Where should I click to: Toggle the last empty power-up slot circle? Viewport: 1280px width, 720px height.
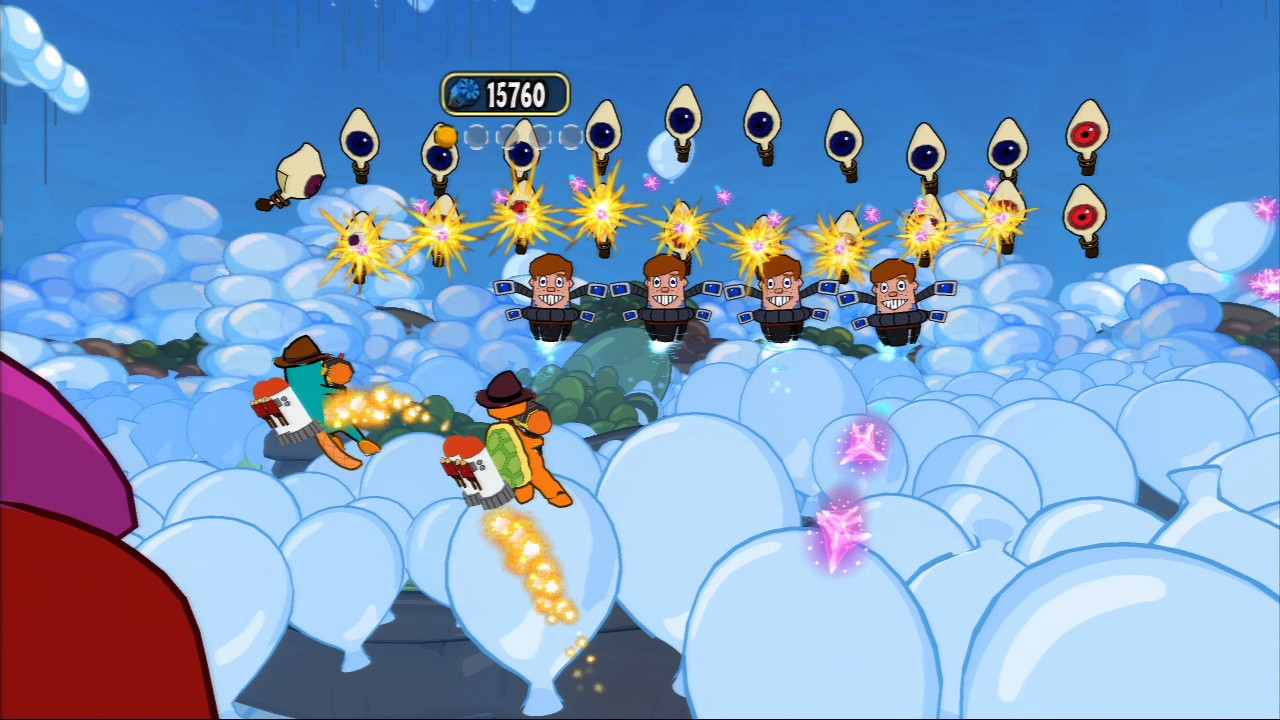coord(571,137)
